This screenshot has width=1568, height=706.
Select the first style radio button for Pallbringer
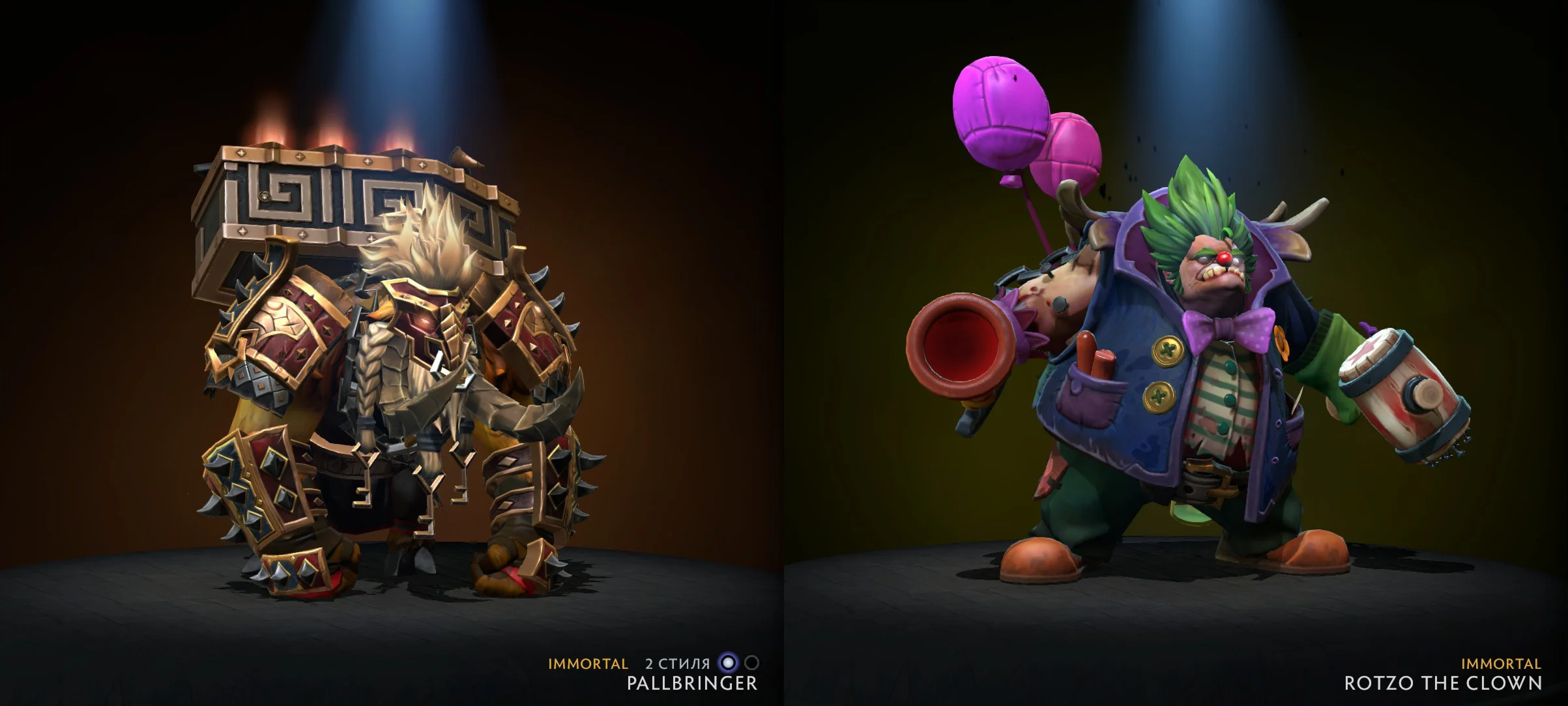[x=729, y=662]
